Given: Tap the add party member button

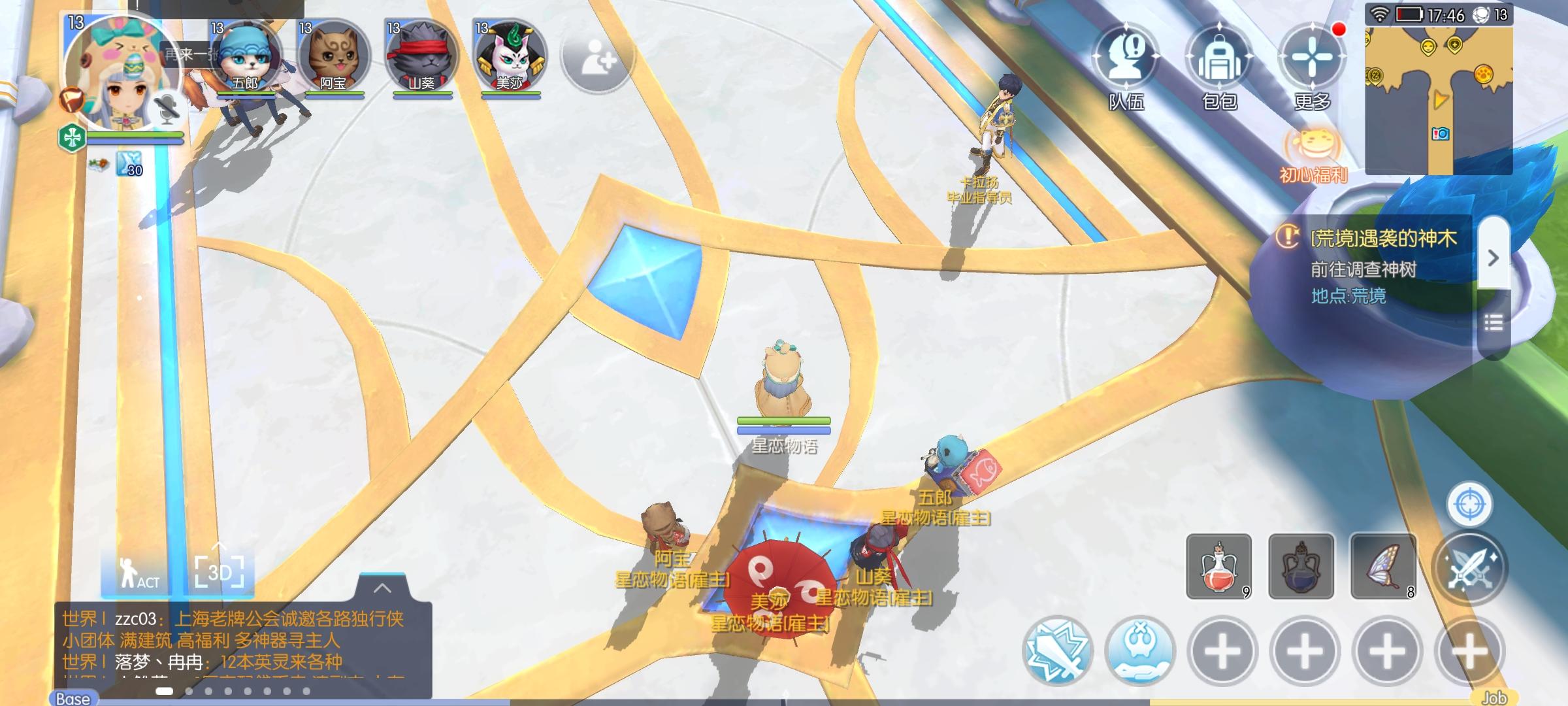Looking at the screenshot, I should (596, 61).
